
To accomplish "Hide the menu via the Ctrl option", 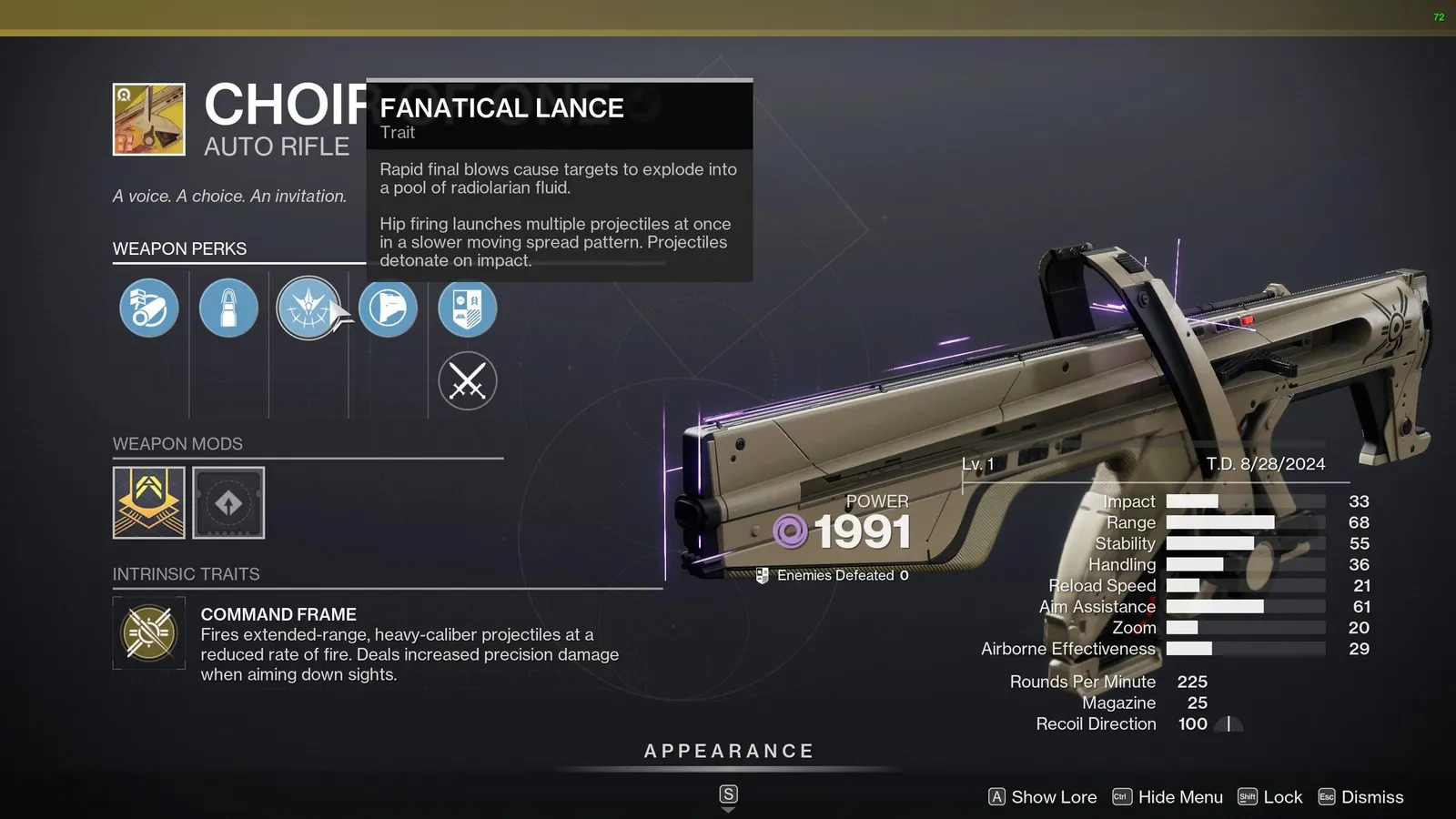I will coord(1168,797).
